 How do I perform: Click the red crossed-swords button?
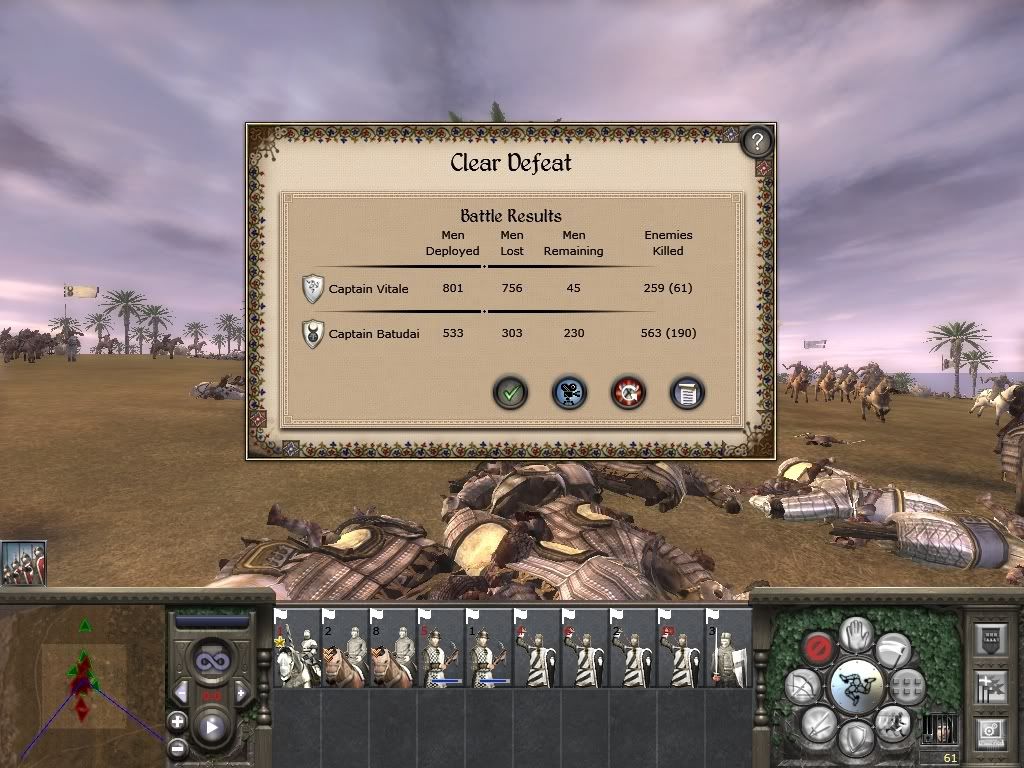(x=628, y=392)
